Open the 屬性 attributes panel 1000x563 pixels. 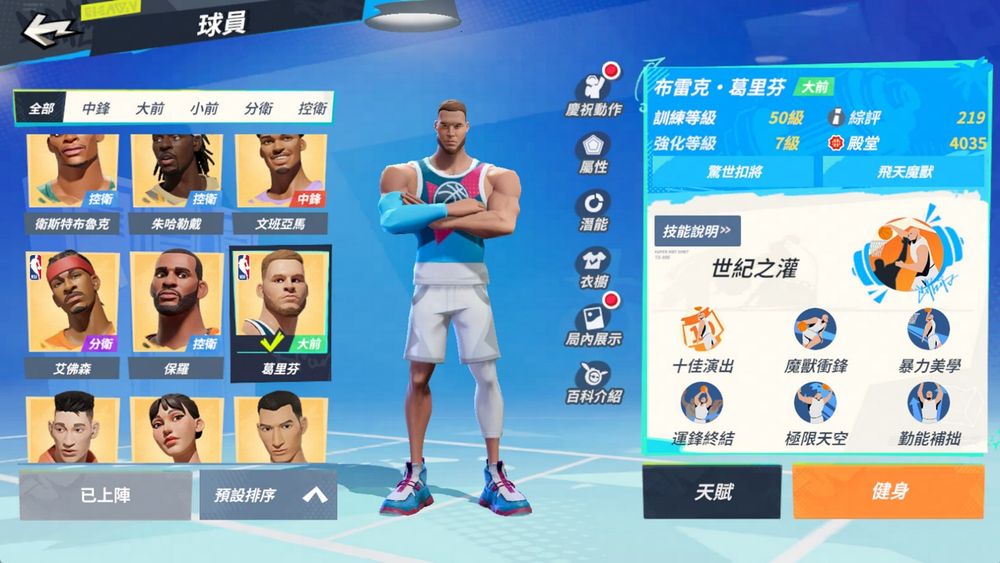coord(593,152)
